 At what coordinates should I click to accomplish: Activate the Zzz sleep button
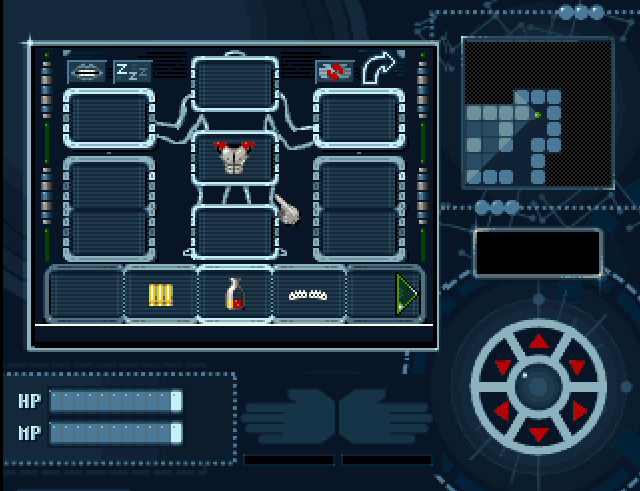tap(132, 72)
